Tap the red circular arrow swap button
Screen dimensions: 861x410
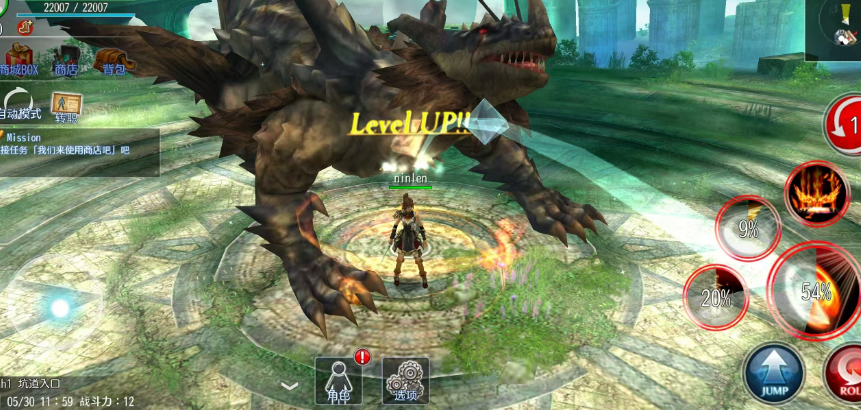(845, 125)
